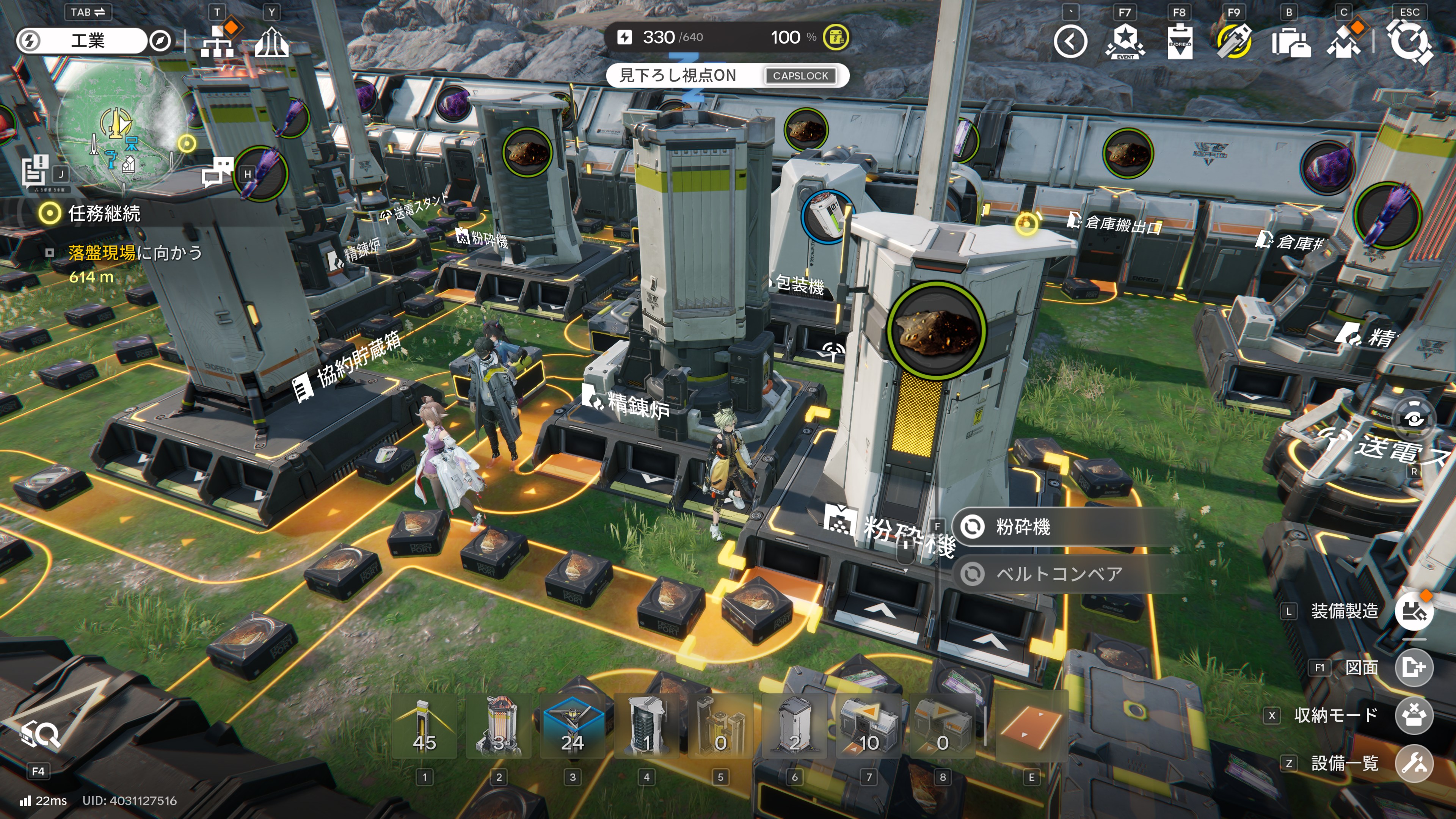Open 装備製造 equipment crafting
The height and width of the screenshot is (819, 1456).
pos(1414,611)
